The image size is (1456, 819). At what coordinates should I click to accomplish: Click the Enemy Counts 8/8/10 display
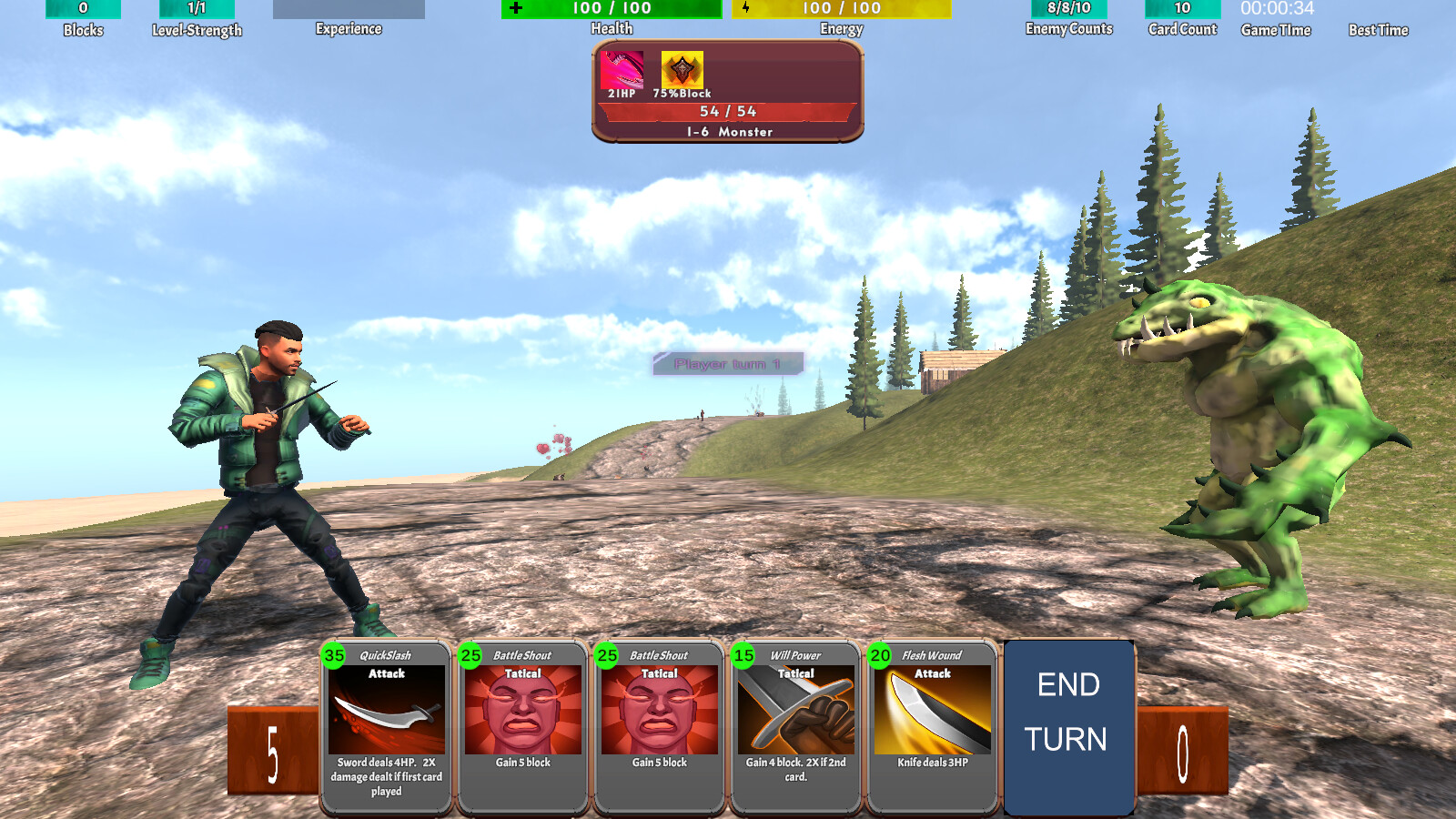(x=1068, y=9)
